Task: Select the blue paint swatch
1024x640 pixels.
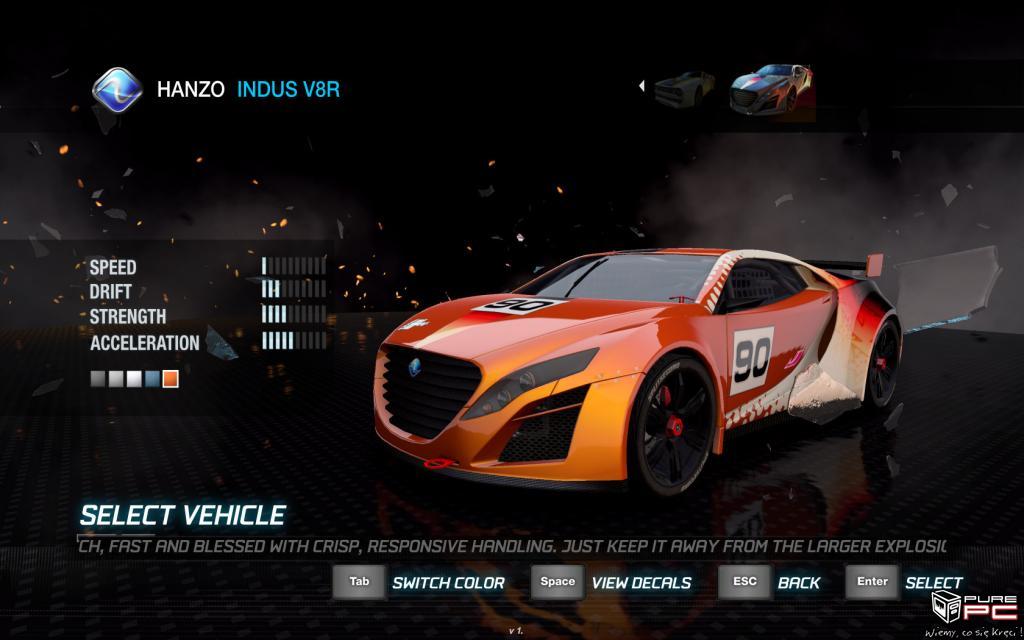Action: (x=152, y=379)
